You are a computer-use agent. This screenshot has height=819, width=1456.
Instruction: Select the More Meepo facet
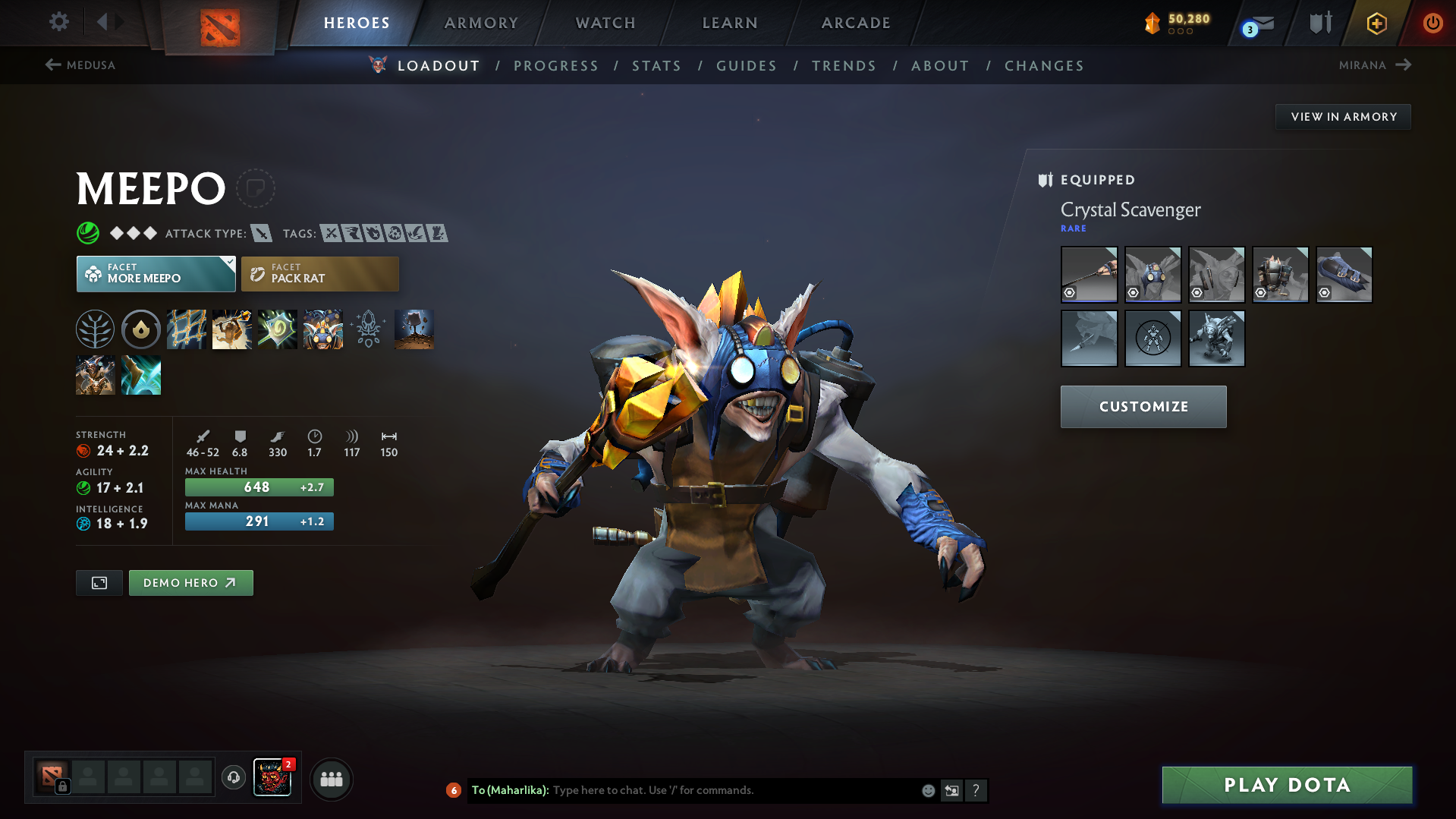[156, 273]
